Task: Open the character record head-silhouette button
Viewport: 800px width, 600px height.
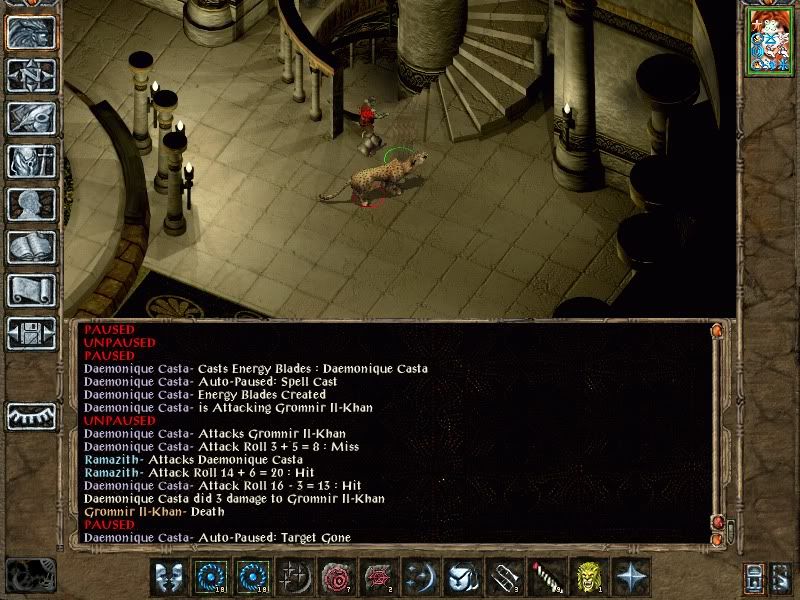Action: [x=31, y=204]
